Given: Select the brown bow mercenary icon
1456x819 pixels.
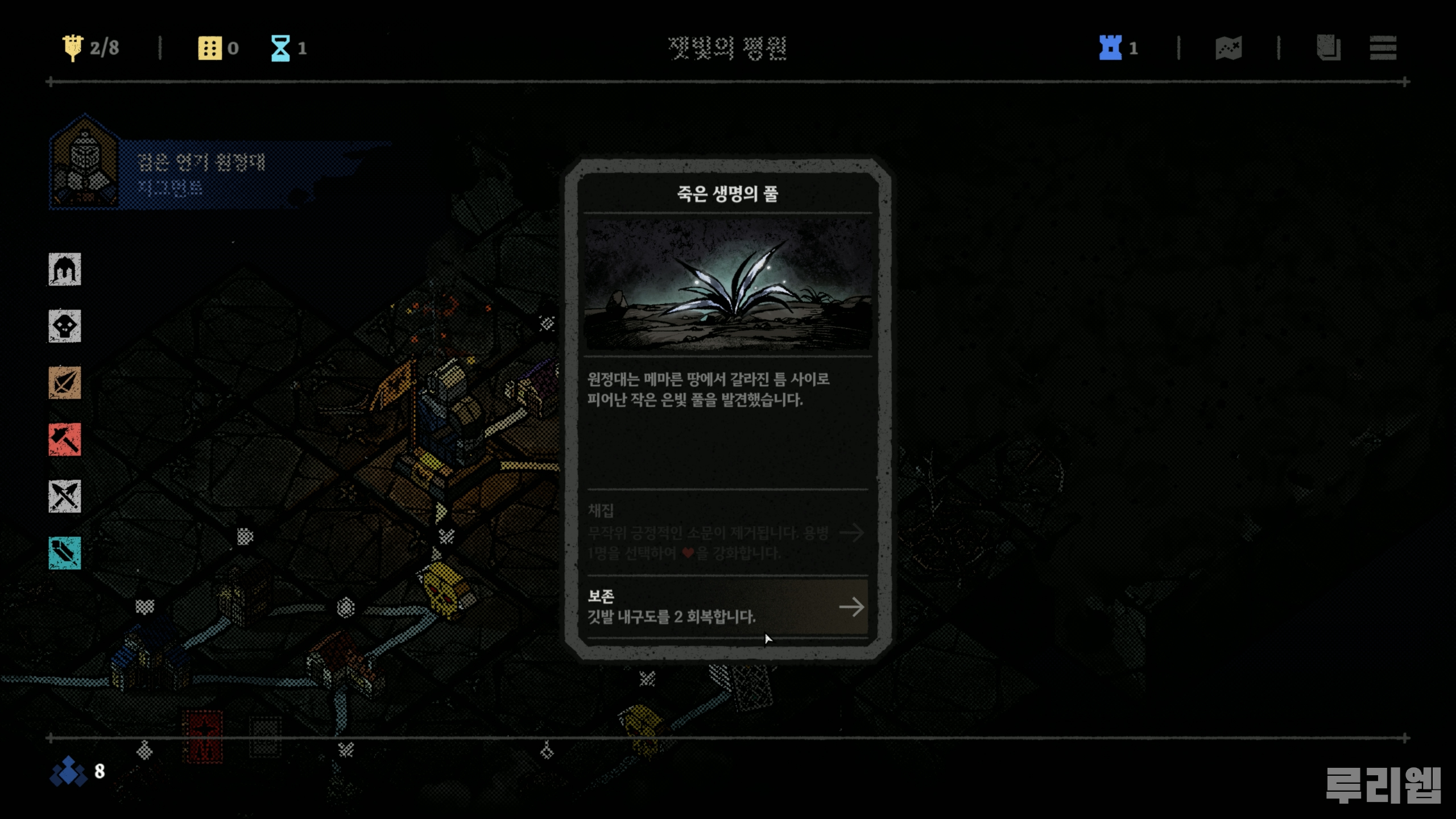Looking at the screenshot, I should (65, 383).
